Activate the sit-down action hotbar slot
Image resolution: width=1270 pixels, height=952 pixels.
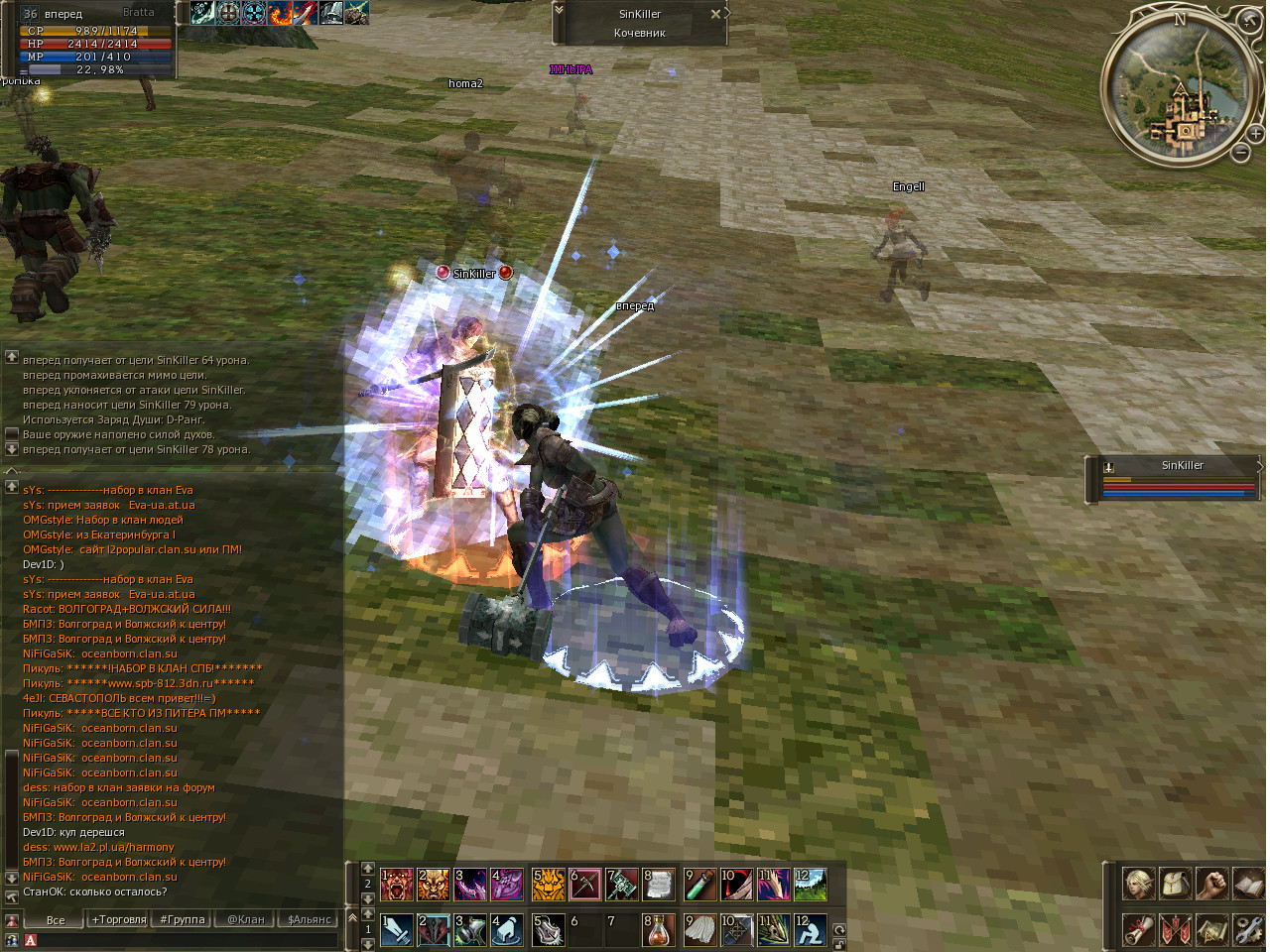pos(811,929)
